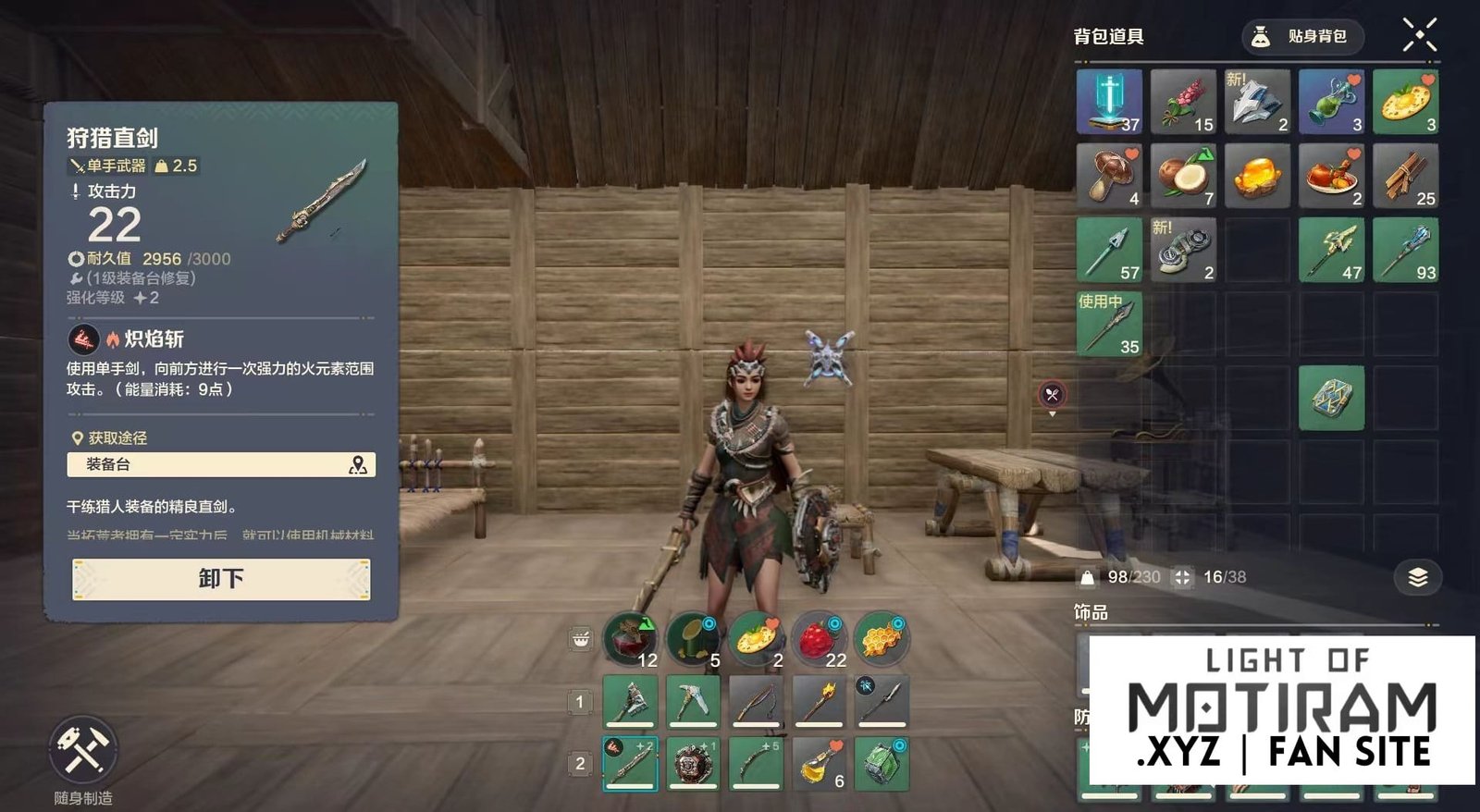This screenshot has height=812, width=1480.
Task: Select the pink flower stack of 15
Action: click(1183, 101)
